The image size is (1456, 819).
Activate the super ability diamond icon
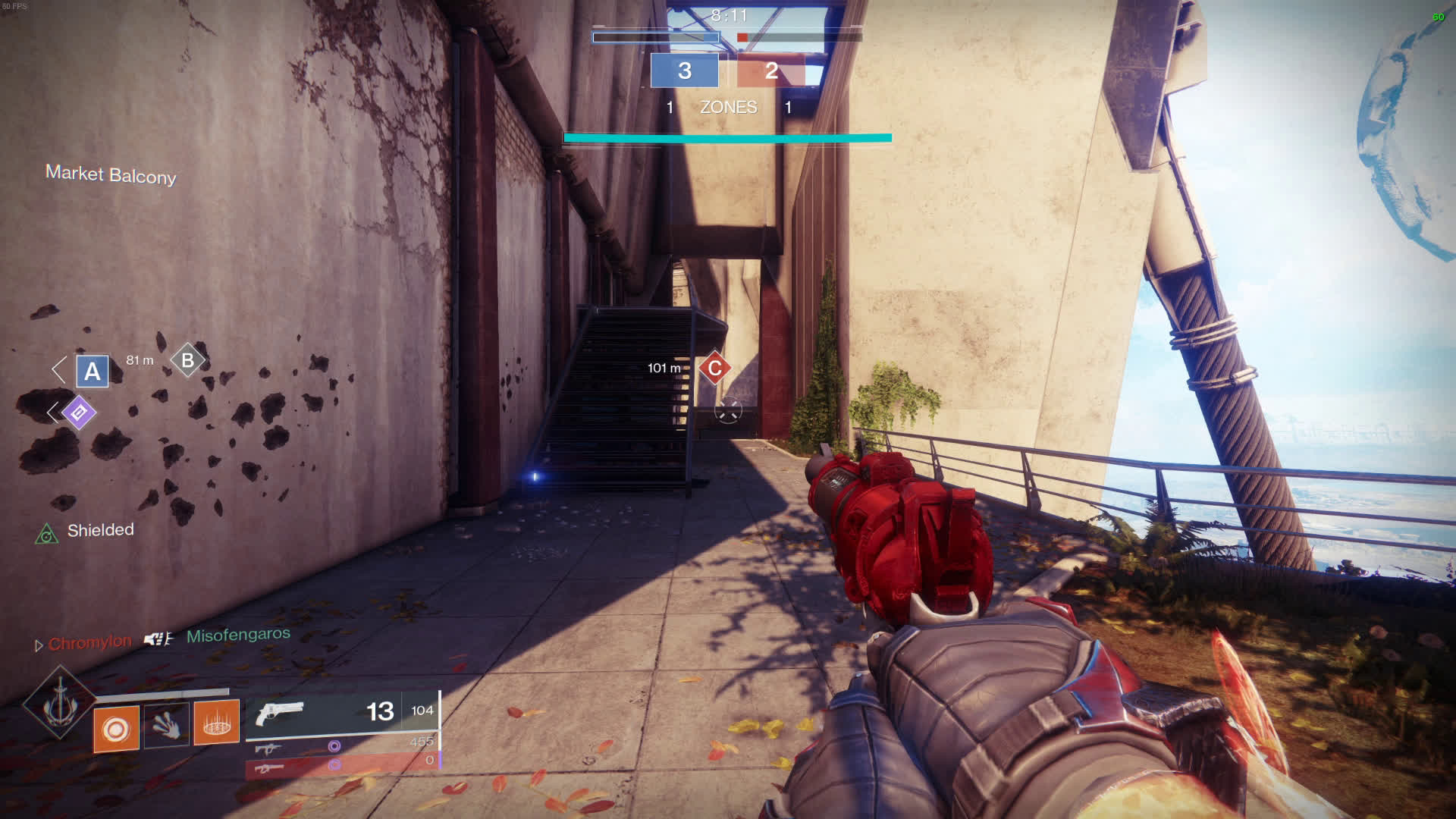pyautogui.click(x=59, y=703)
